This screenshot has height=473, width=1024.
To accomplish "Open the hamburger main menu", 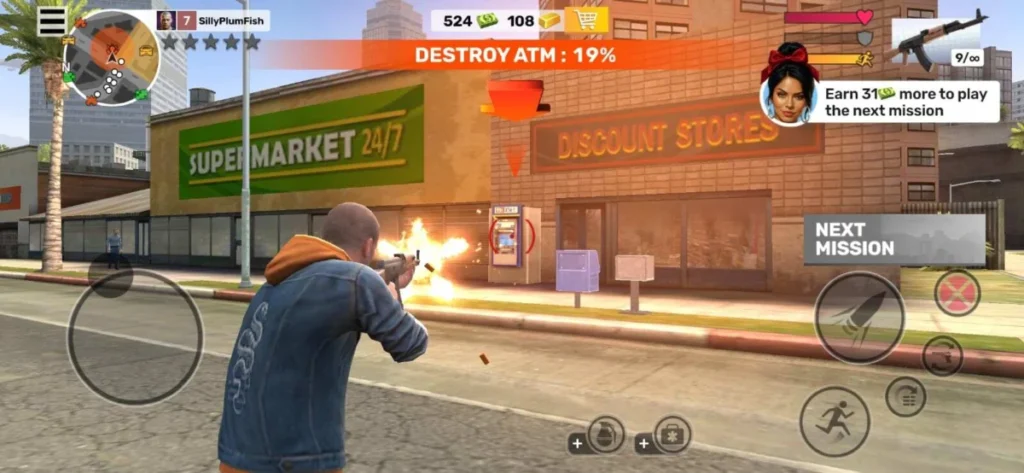I will pyautogui.click(x=52, y=21).
